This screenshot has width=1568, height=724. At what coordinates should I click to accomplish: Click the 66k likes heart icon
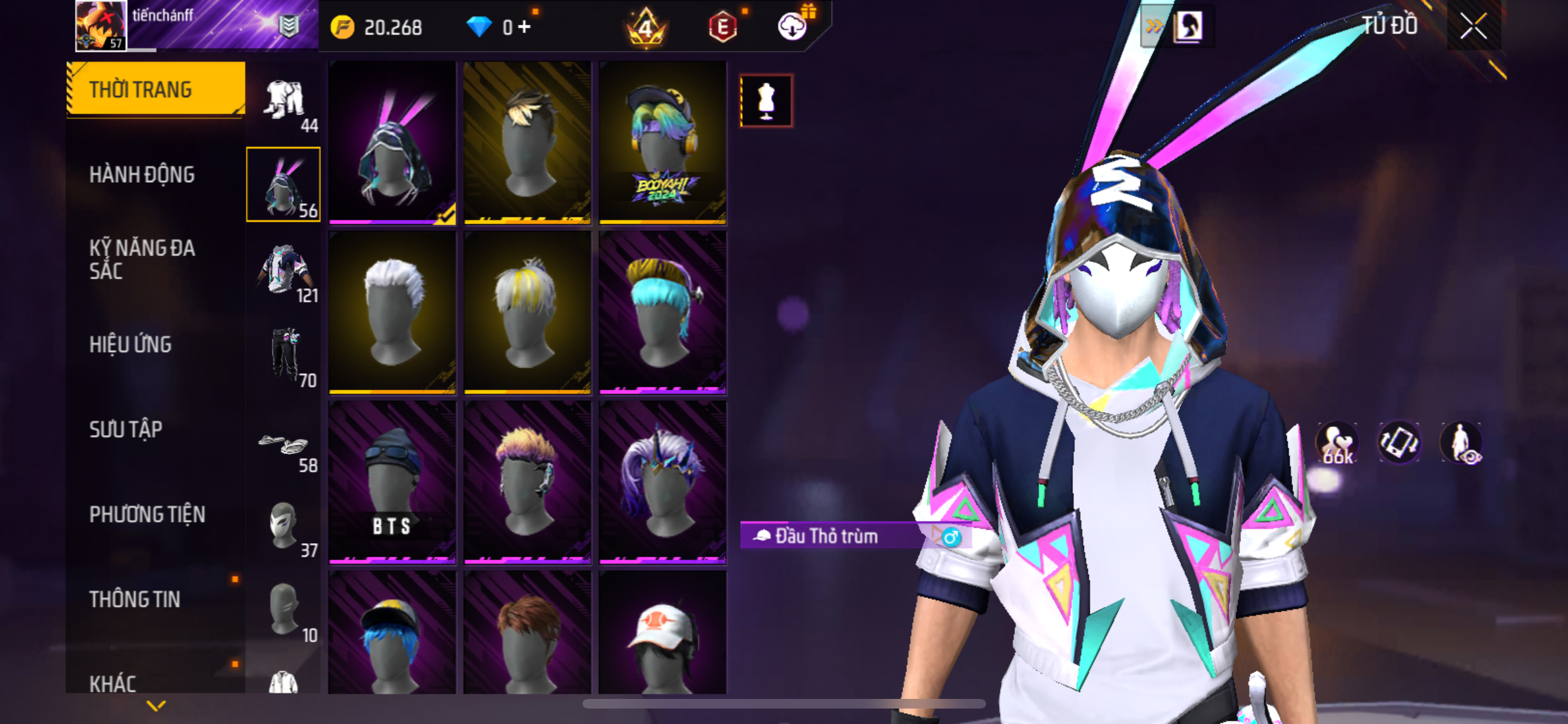pyautogui.click(x=1337, y=443)
